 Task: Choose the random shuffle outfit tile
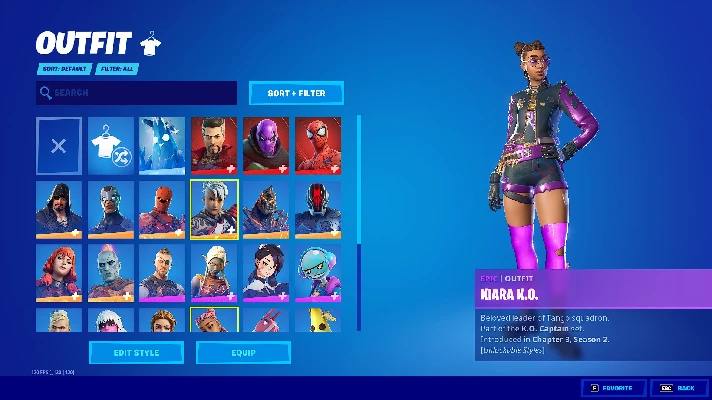tap(111, 145)
